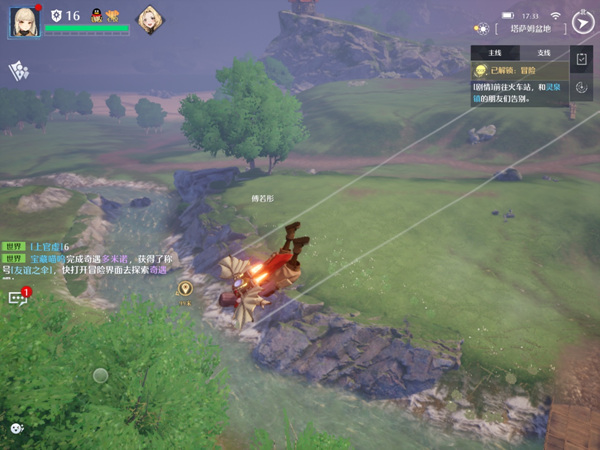Open the sun weather icon
The image size is (600, 450).
pos(482,29)
